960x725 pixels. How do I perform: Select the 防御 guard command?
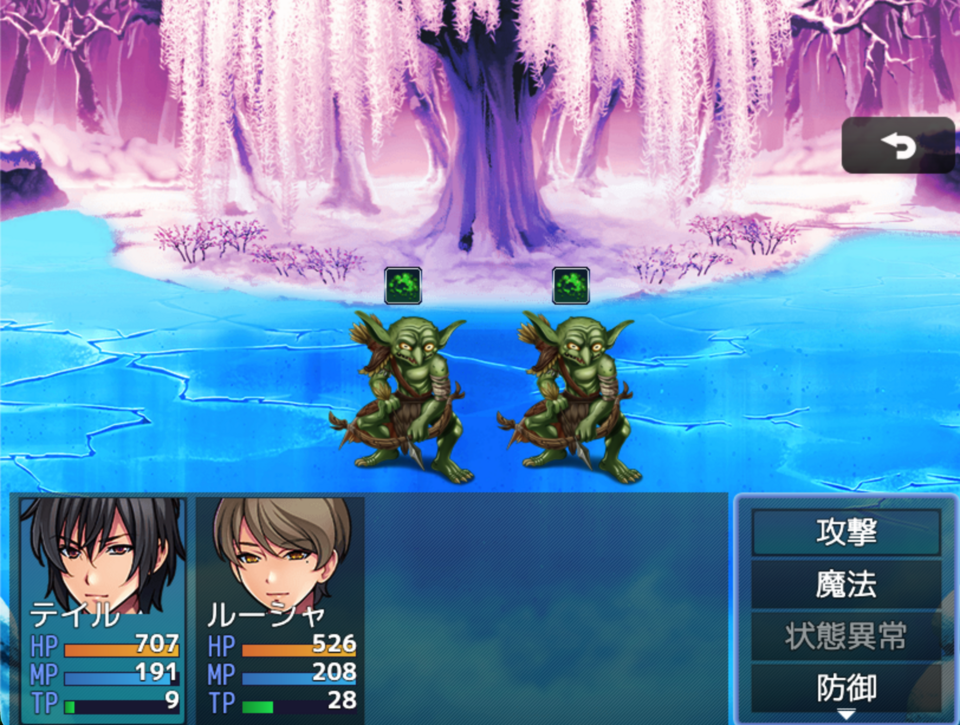[846, 688]
